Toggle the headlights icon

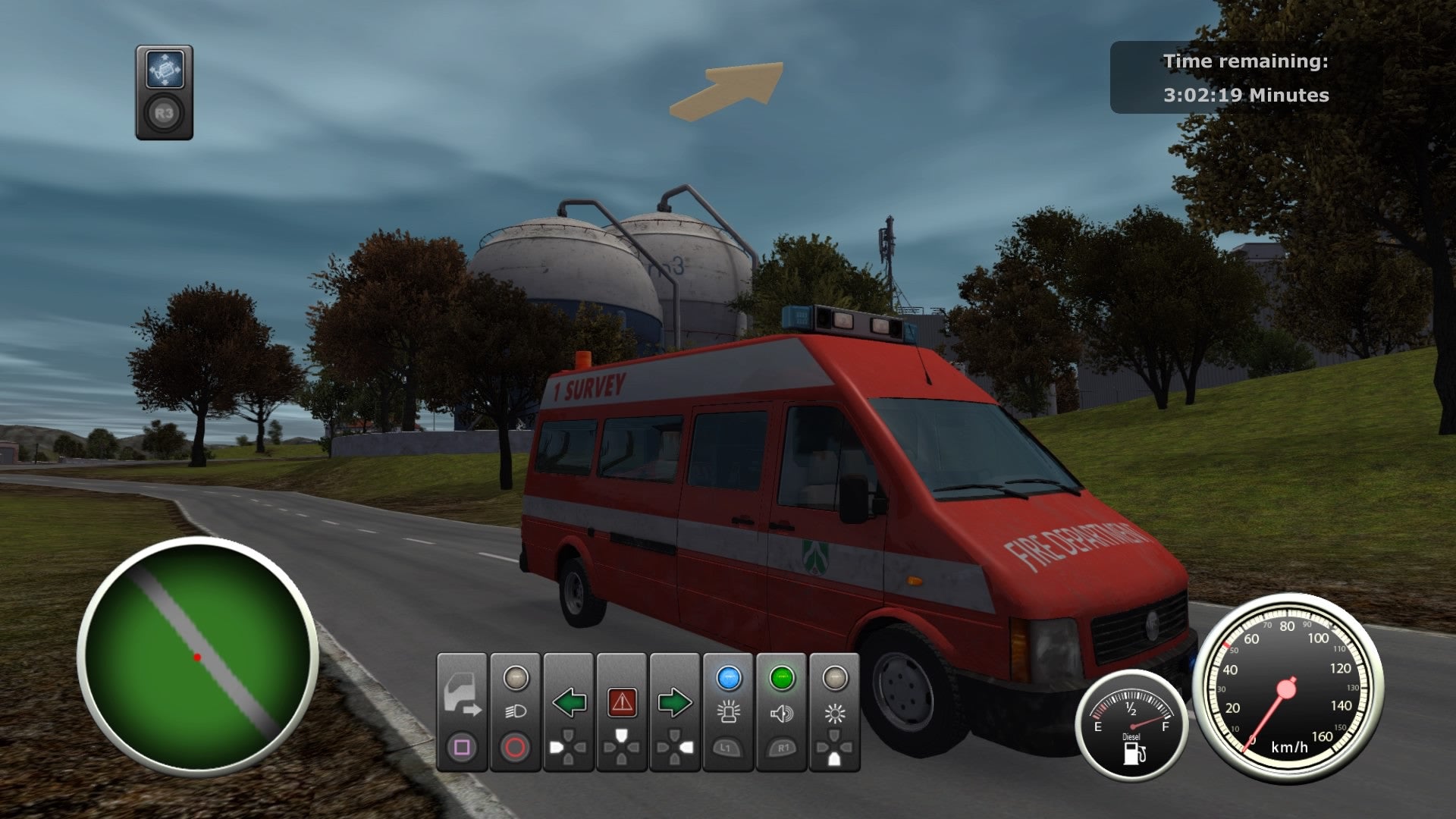click(515, 712)
